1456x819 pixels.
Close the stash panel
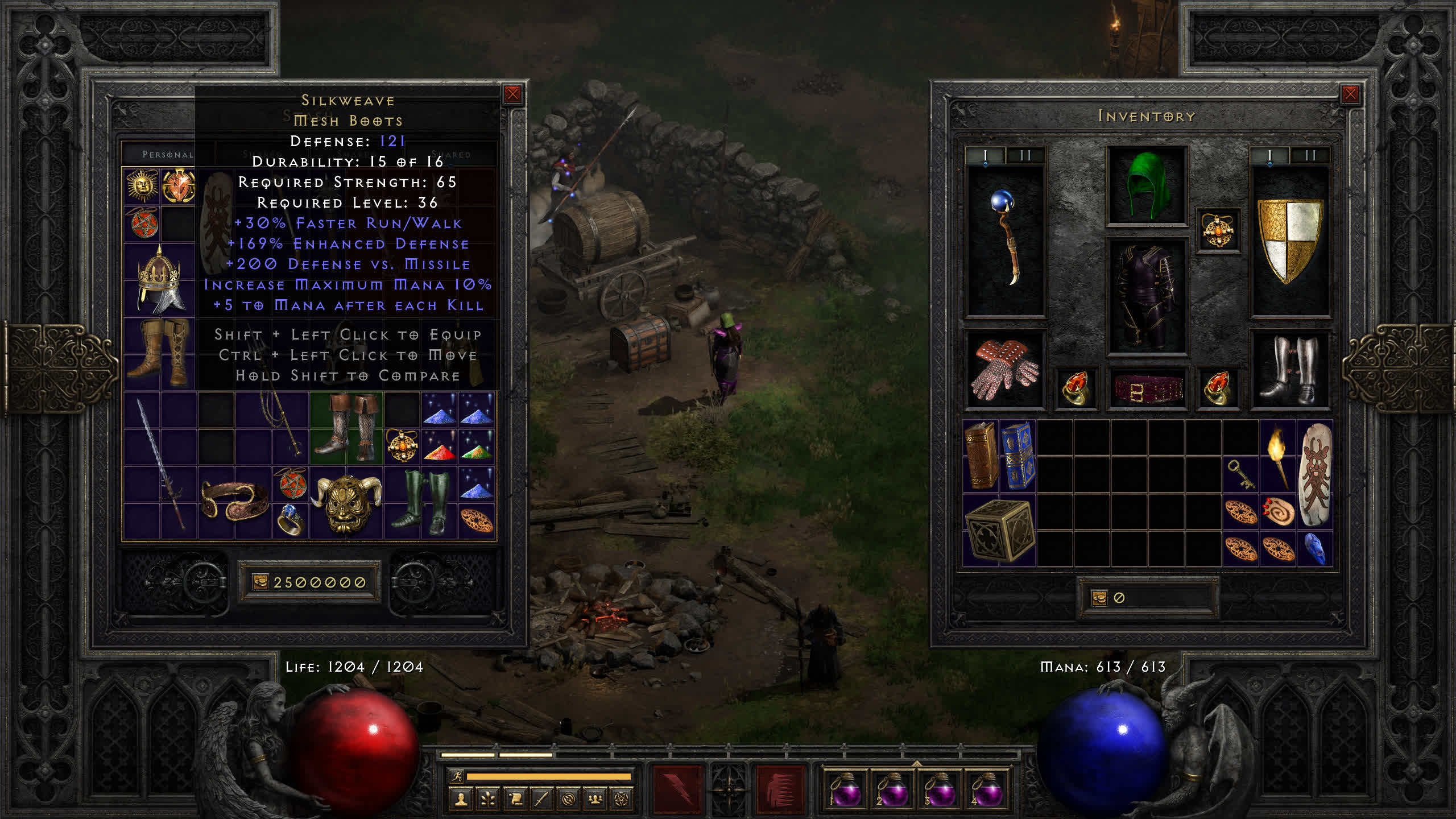pos(512,94)
